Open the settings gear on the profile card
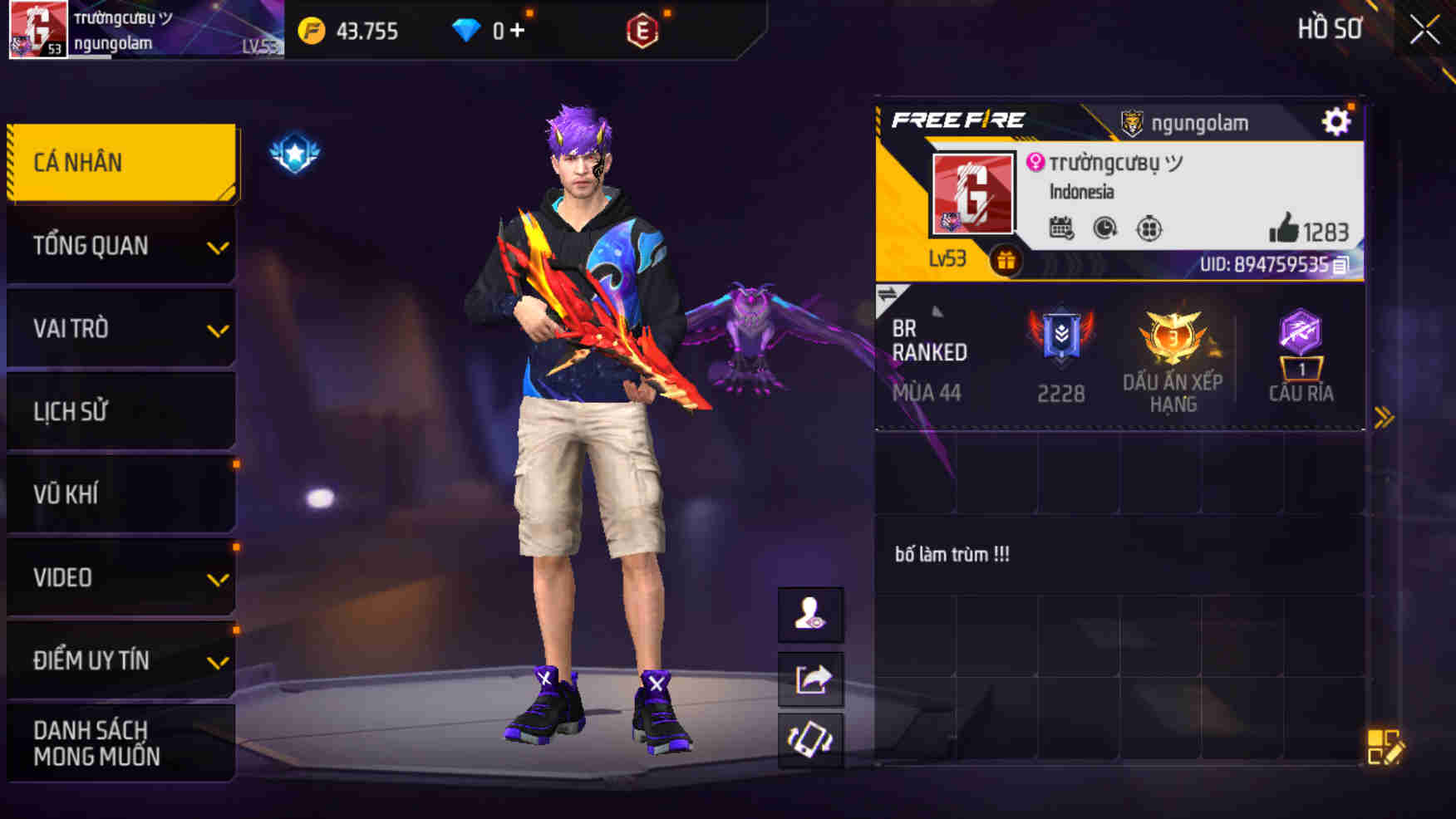Viewport: 1456px width, 819px height. click(1335, 121)
